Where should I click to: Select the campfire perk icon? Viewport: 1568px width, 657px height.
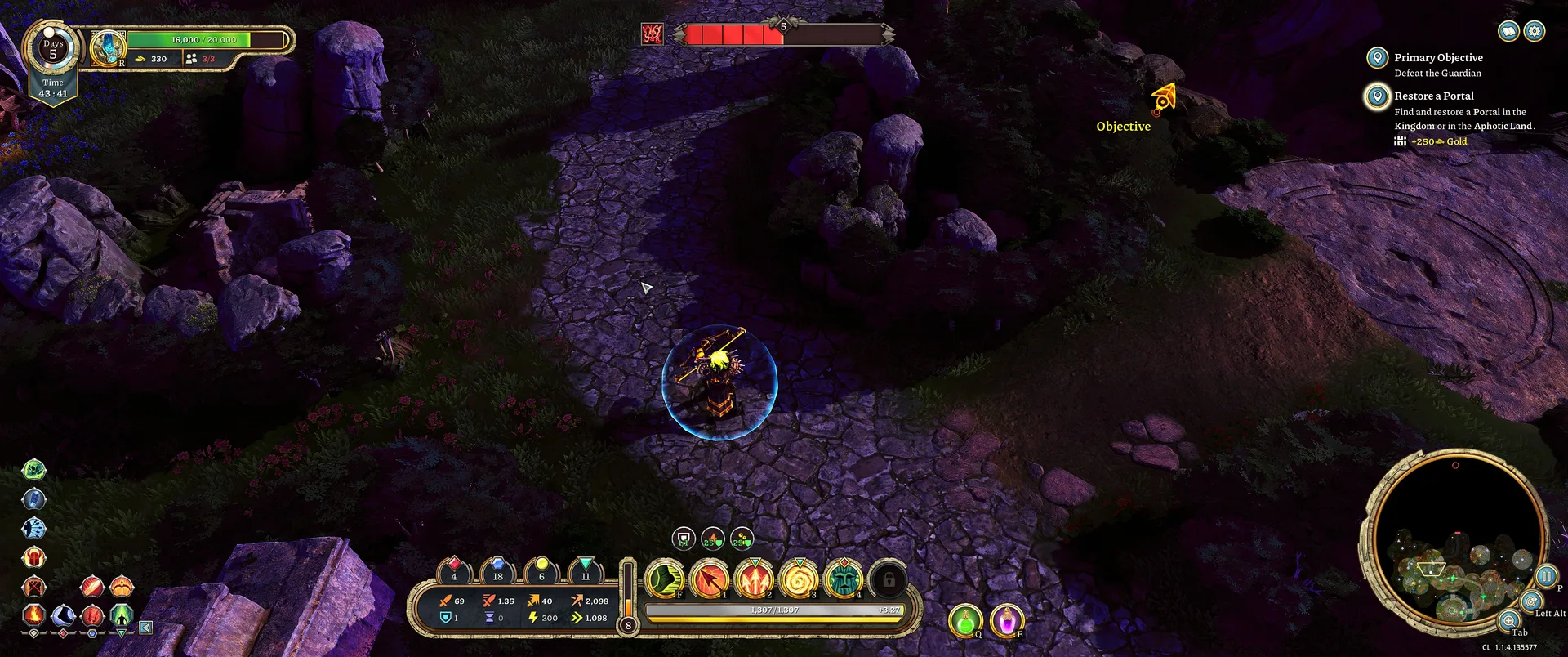[x=33, y=614]
